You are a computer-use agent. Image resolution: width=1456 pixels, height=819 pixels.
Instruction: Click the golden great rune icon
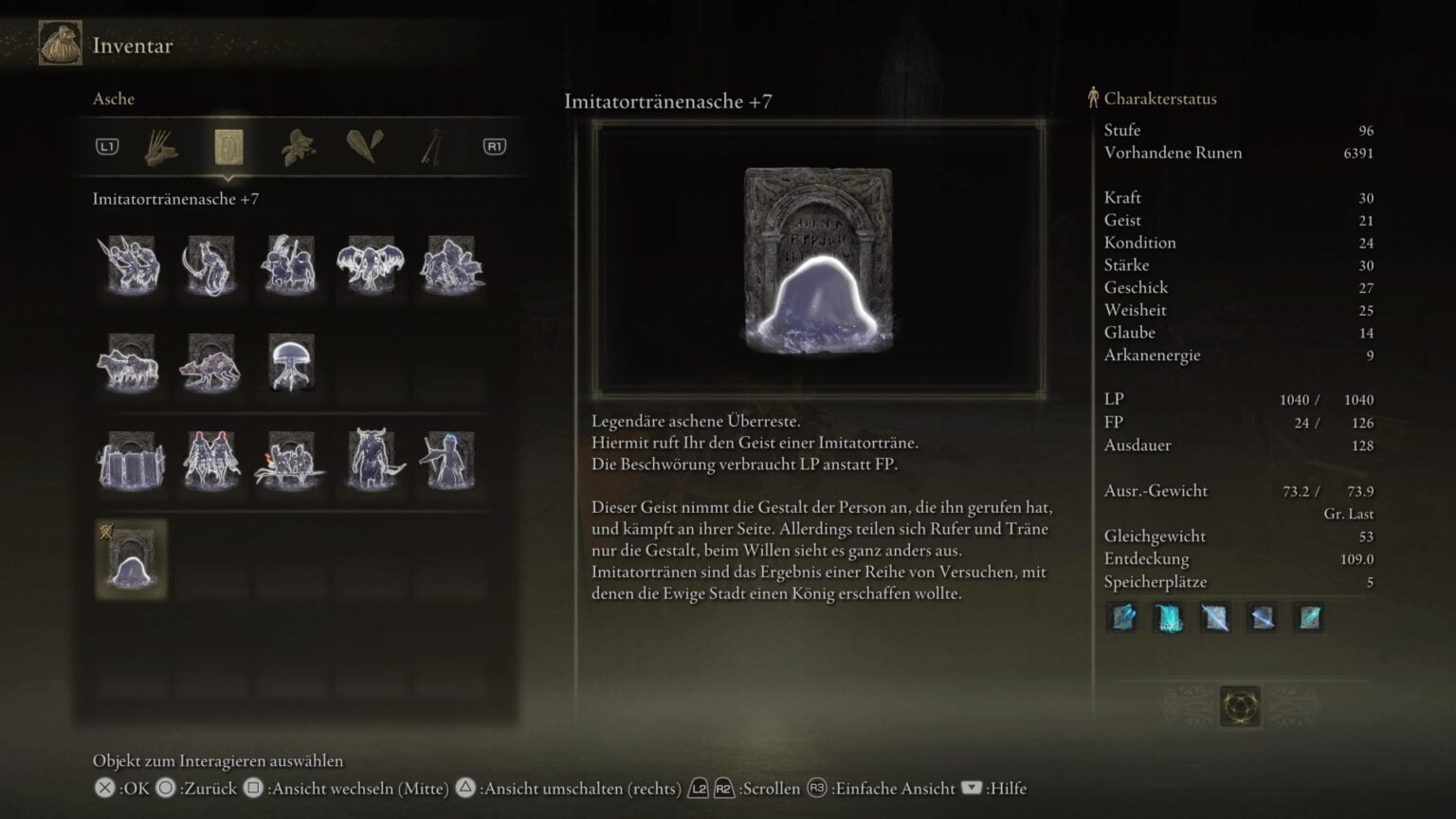pyautogui.click(x=1240, y=707)
